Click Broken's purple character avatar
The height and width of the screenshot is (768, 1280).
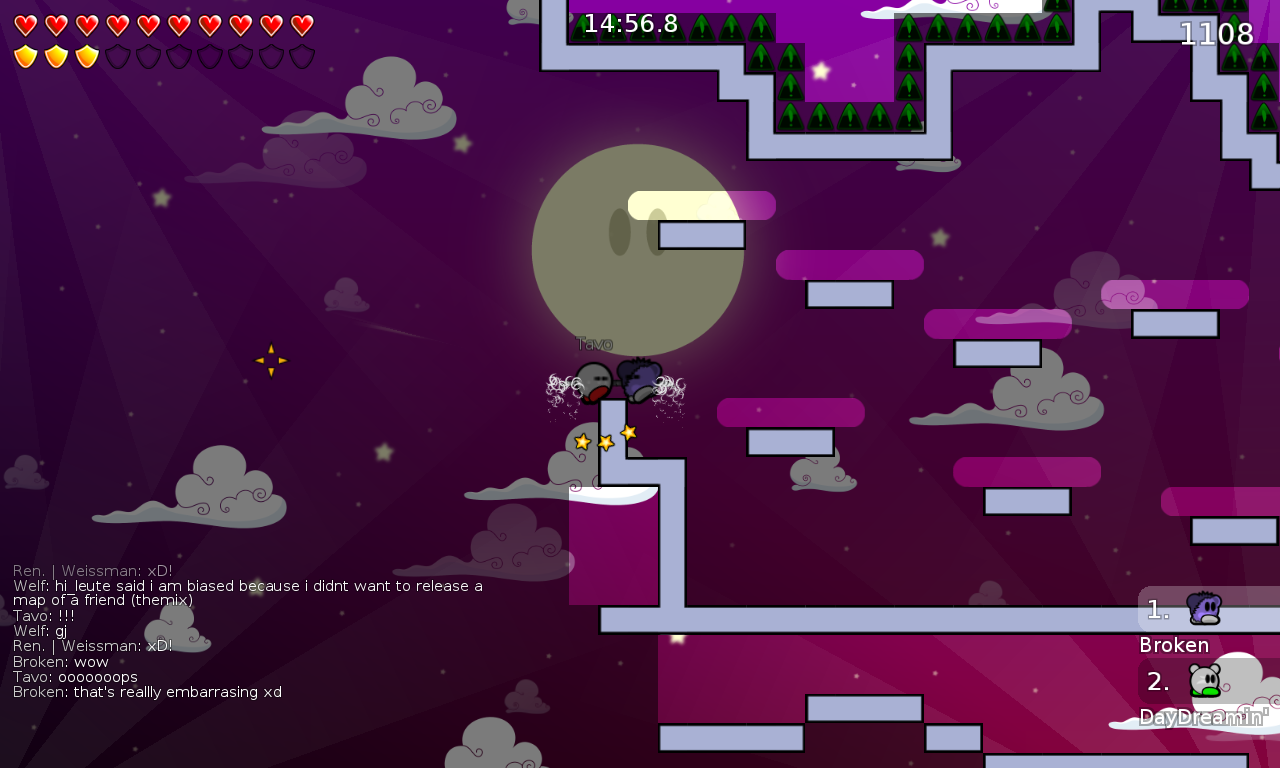1203,607
